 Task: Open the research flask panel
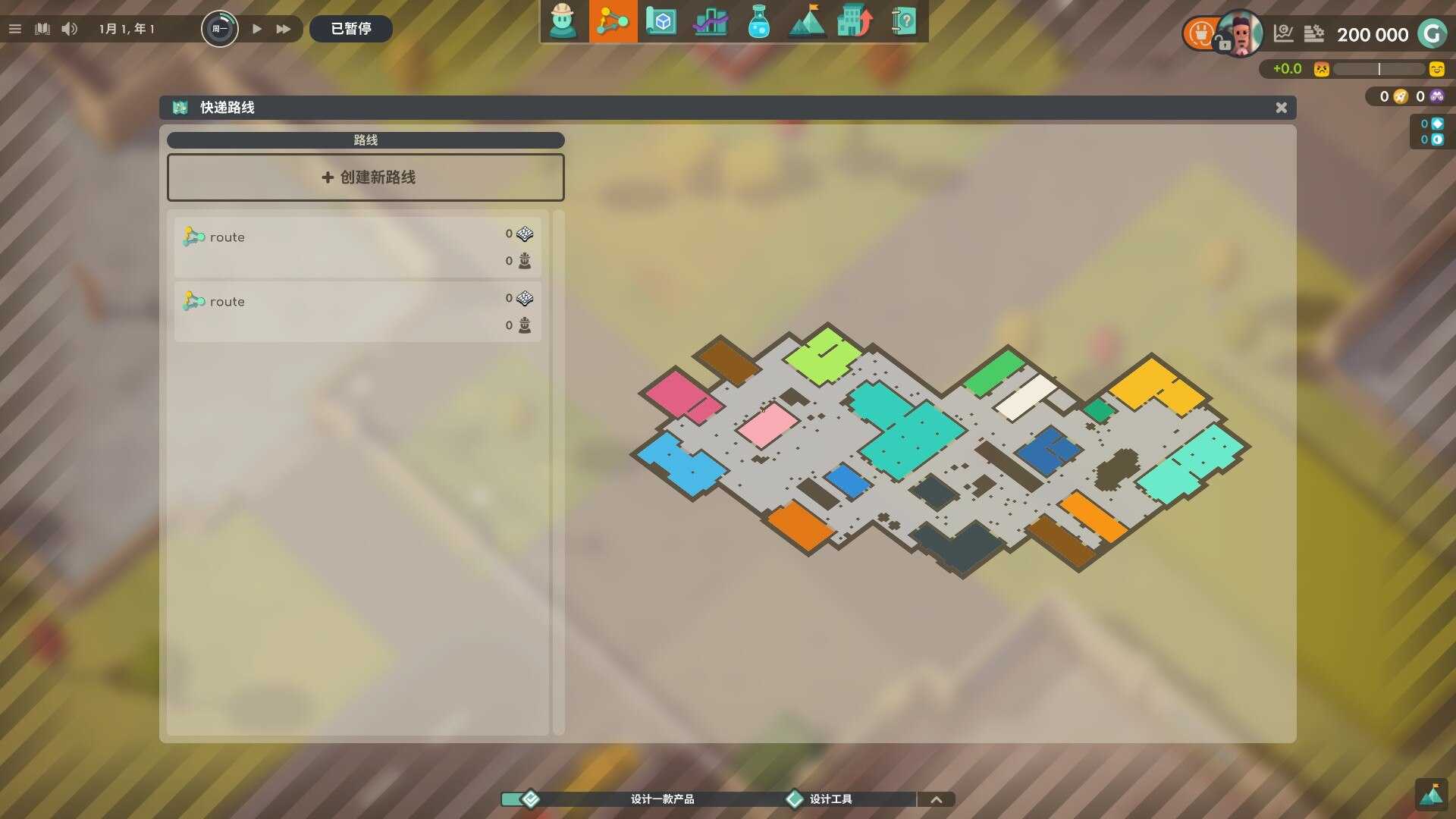pyautogui.click(x=759, y=22)
